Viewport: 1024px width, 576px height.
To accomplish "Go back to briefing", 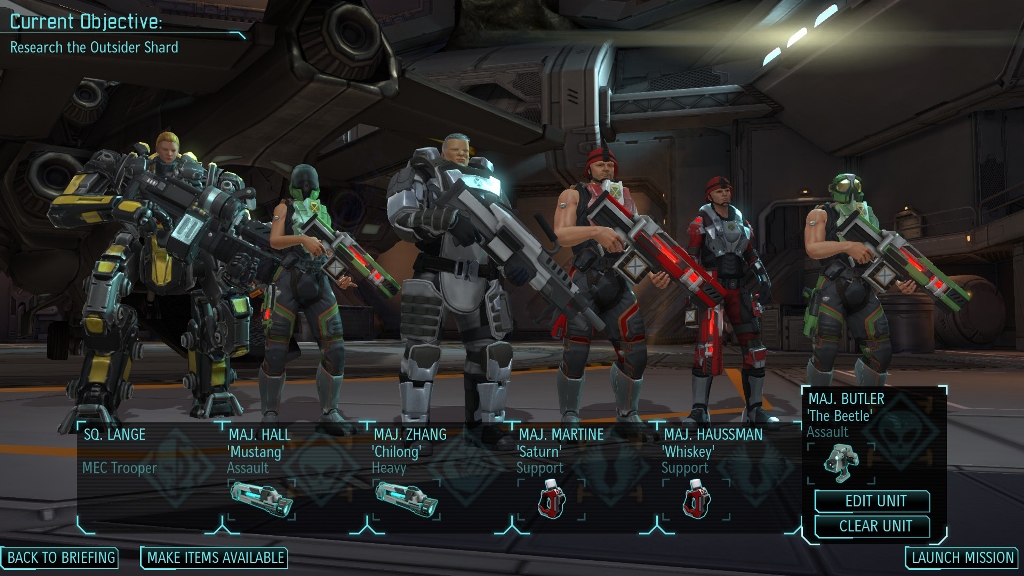I will click(60, 557).
